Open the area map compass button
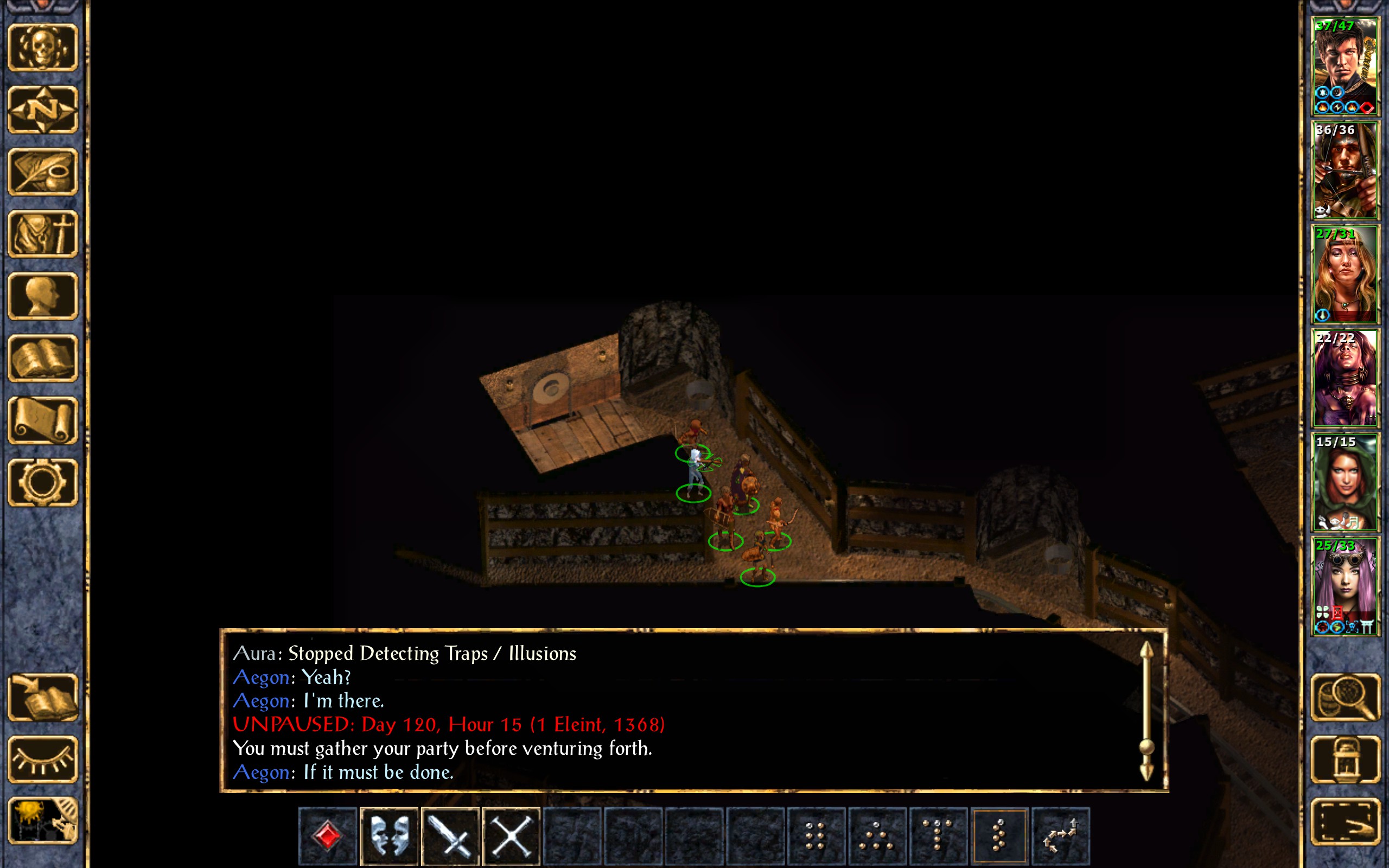This screenshot has height=868, width=1389. pyautogui.click(x=43, y=110)
